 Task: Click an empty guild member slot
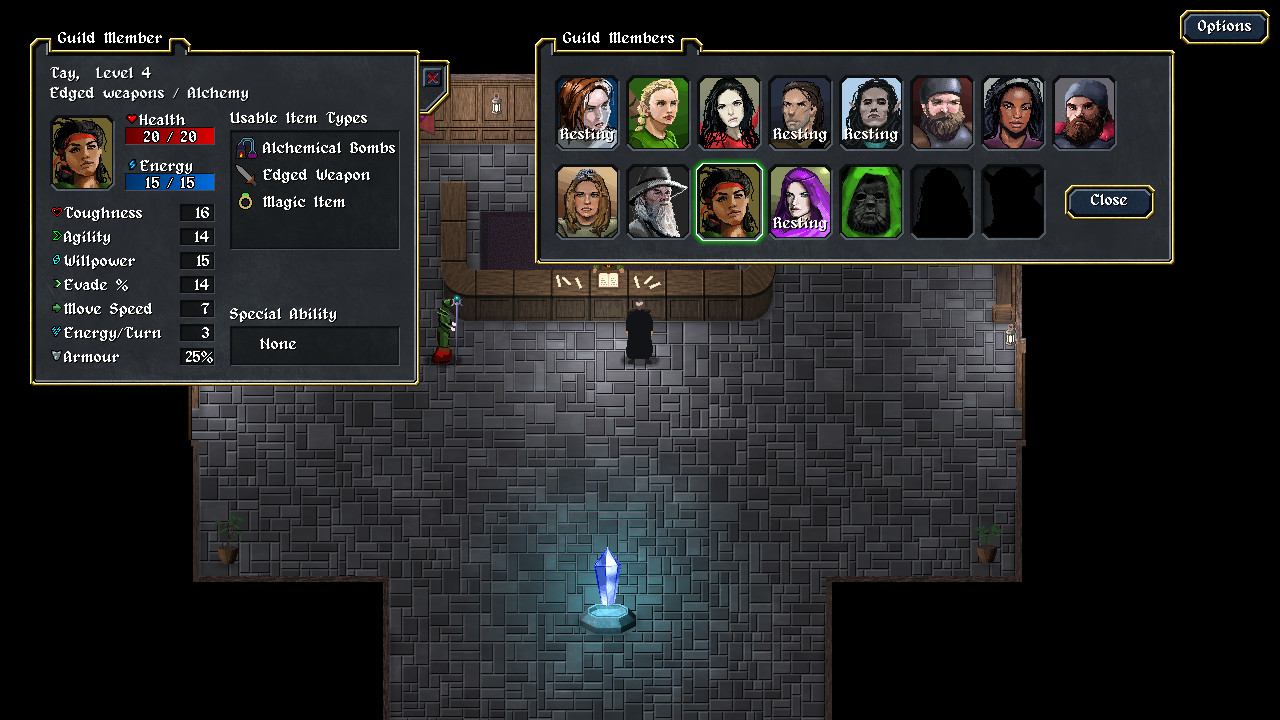point(942,201)
